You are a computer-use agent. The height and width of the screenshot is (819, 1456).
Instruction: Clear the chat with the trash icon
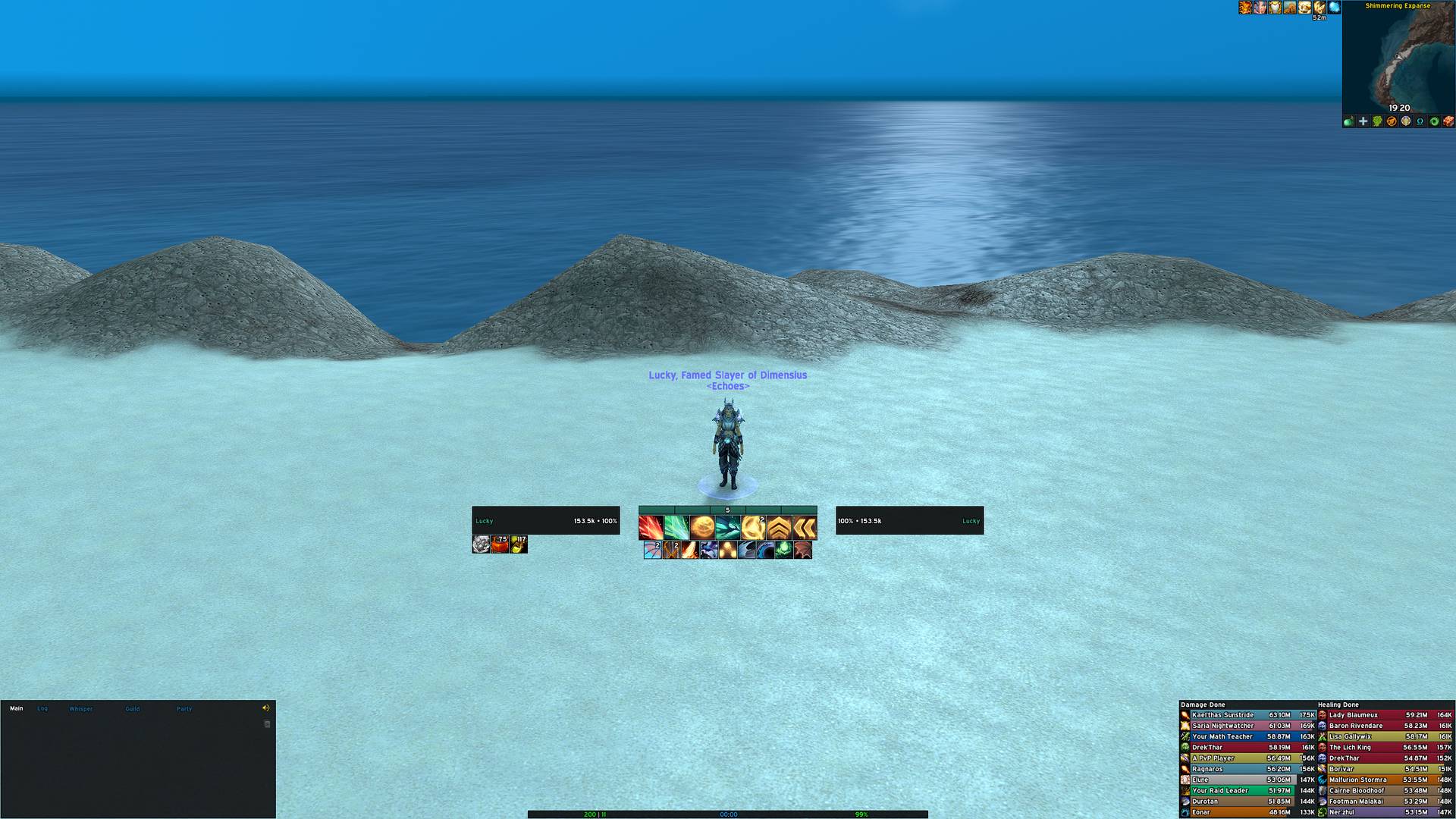click(x=266, y=723)
